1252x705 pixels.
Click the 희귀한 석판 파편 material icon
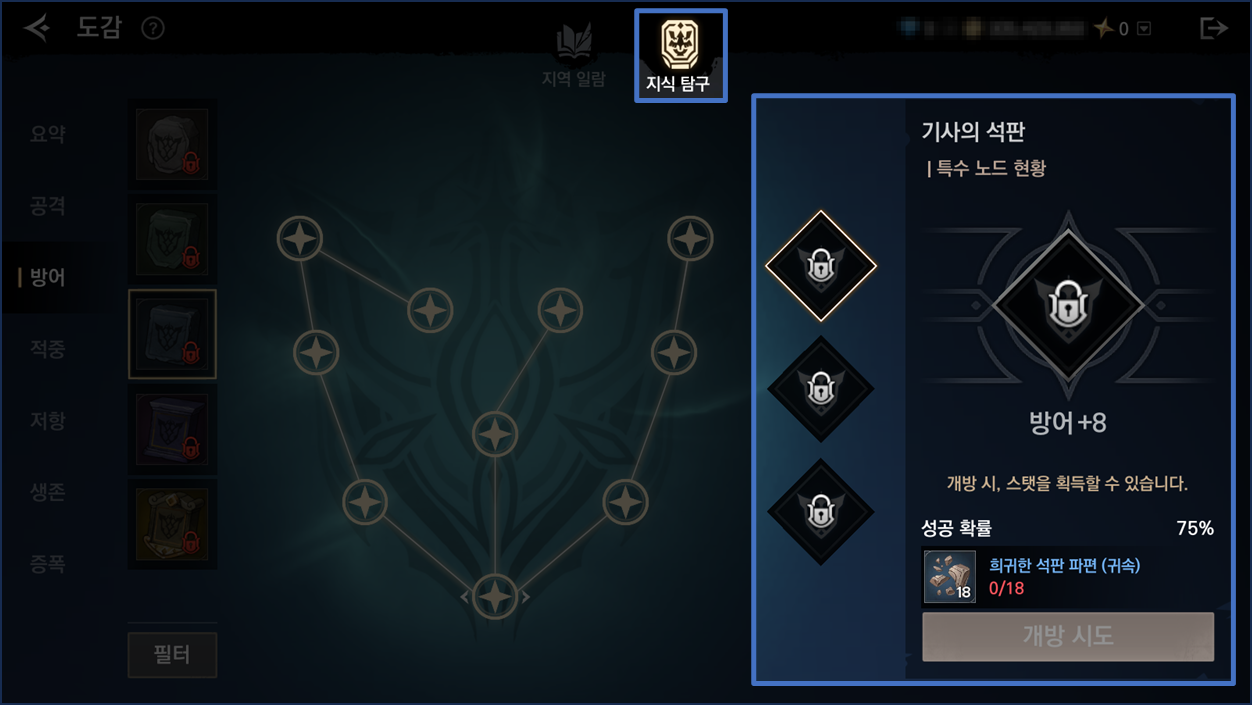point(949,577)
